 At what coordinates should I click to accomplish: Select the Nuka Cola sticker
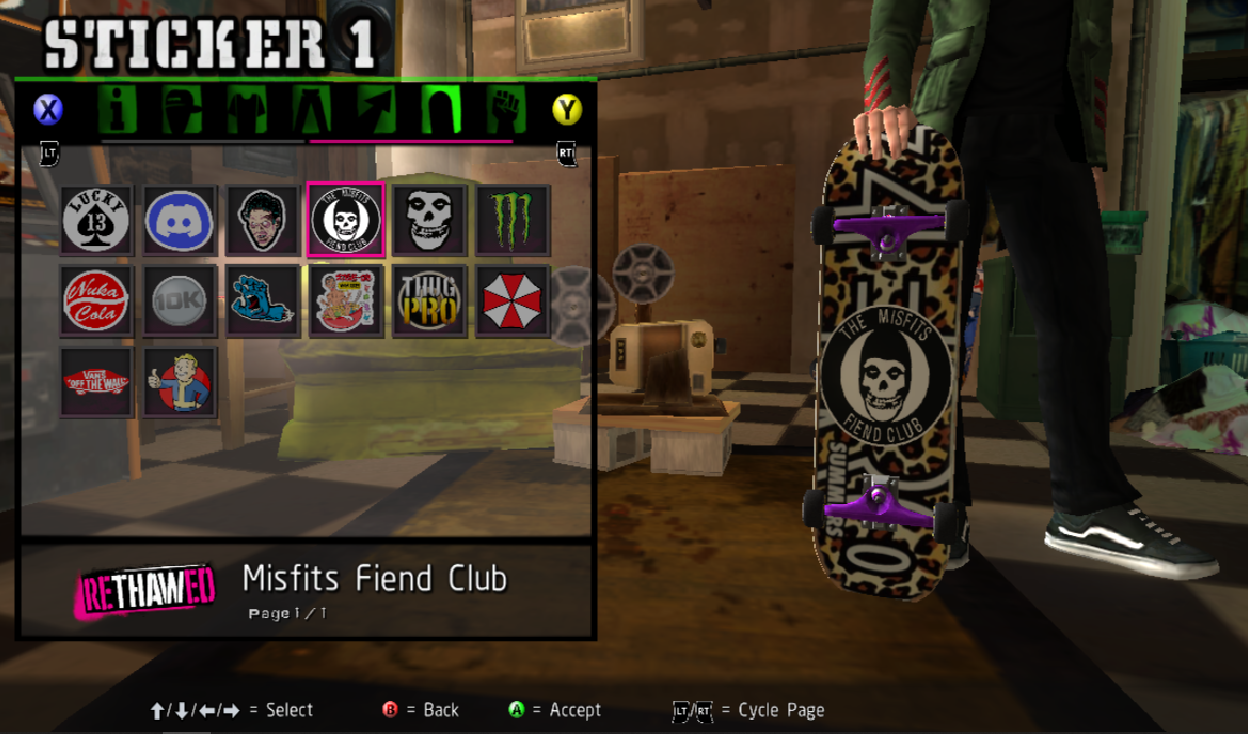[96, 300]
